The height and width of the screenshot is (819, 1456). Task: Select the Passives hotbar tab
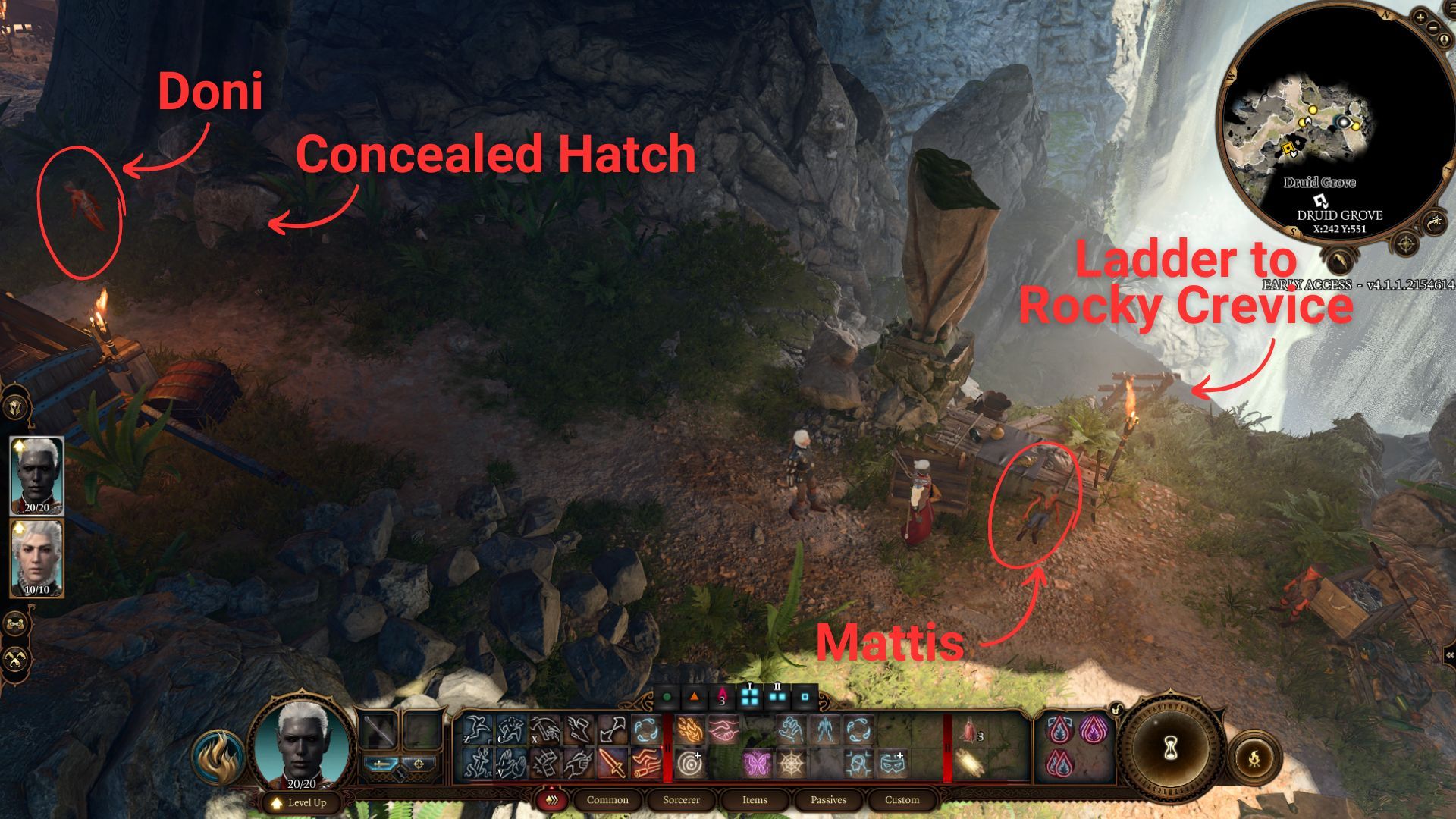click(x=828, y=800)
